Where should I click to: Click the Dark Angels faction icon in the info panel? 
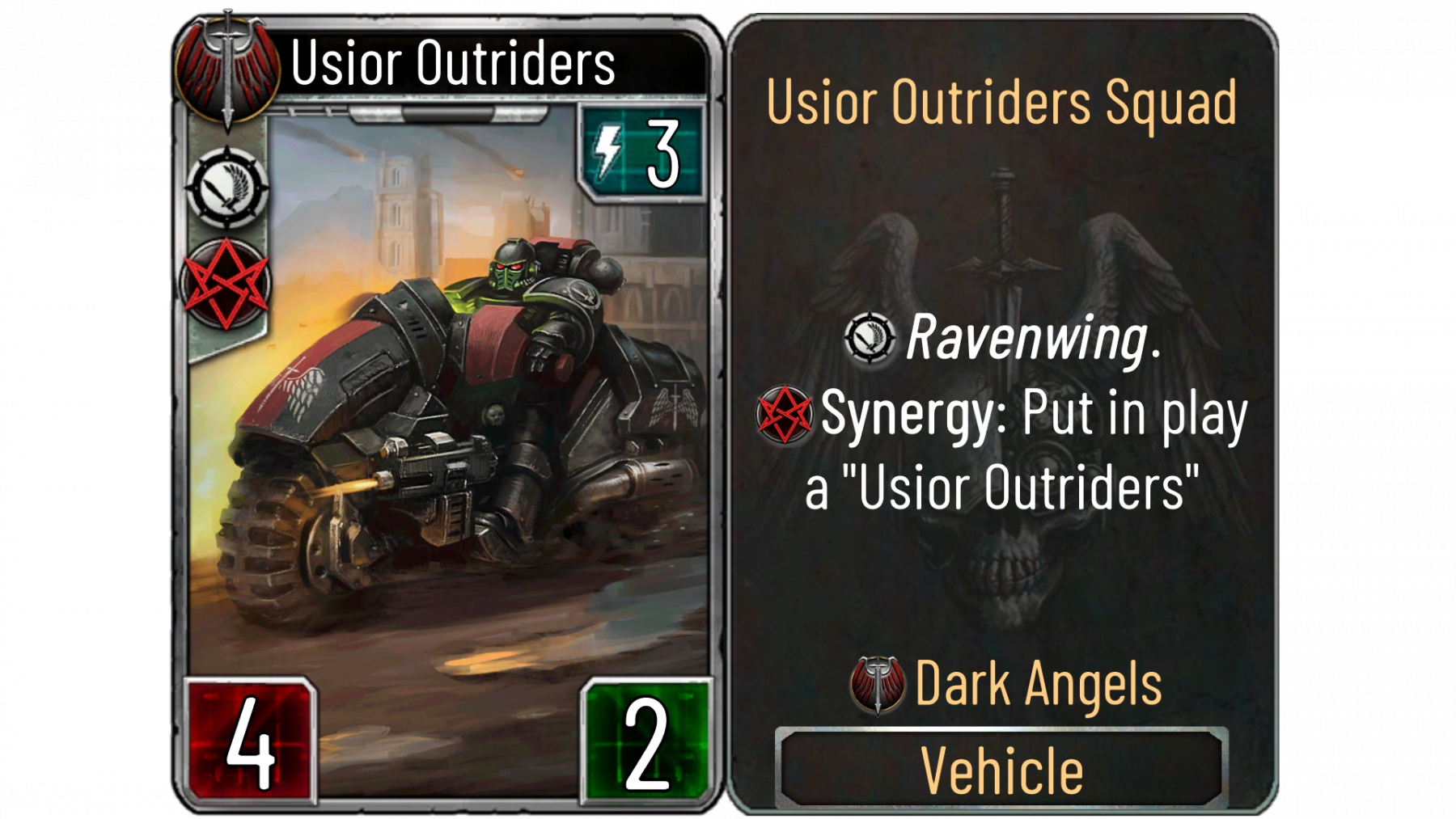coord(878,685)
